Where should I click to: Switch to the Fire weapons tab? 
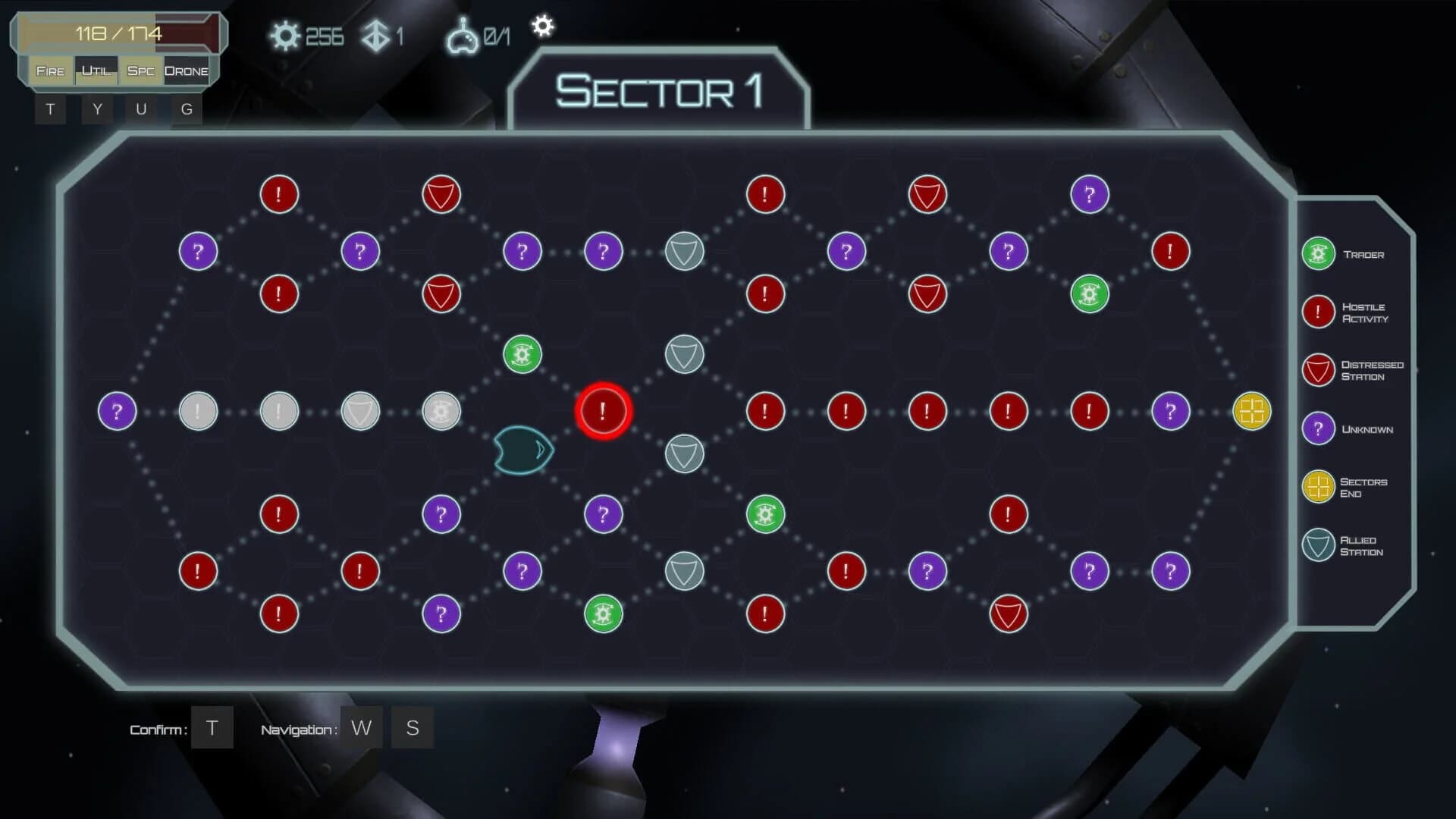coord(49,71)
